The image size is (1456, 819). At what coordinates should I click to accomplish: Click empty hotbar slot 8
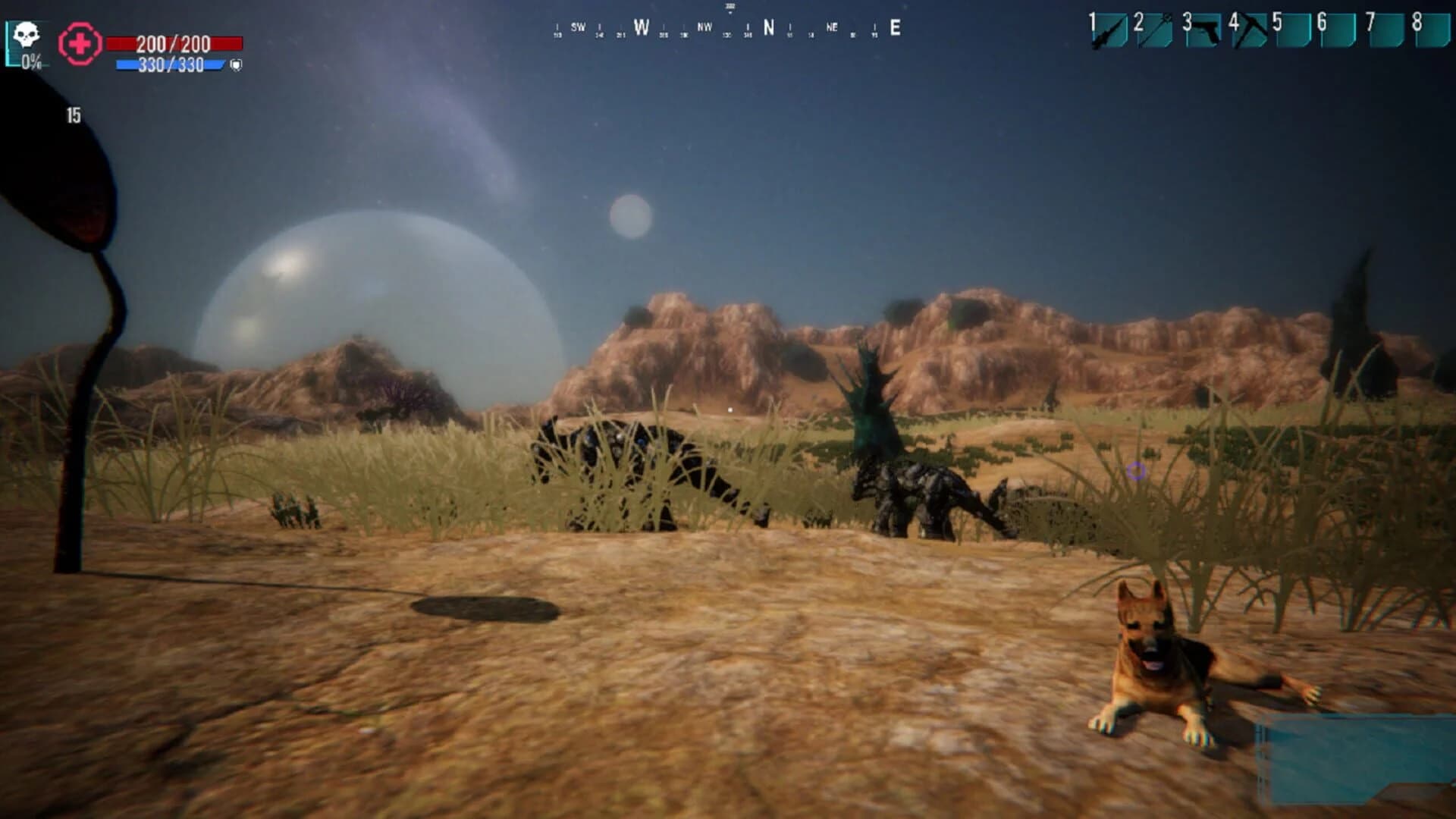pyautogui.click(x=1432, y=30)
